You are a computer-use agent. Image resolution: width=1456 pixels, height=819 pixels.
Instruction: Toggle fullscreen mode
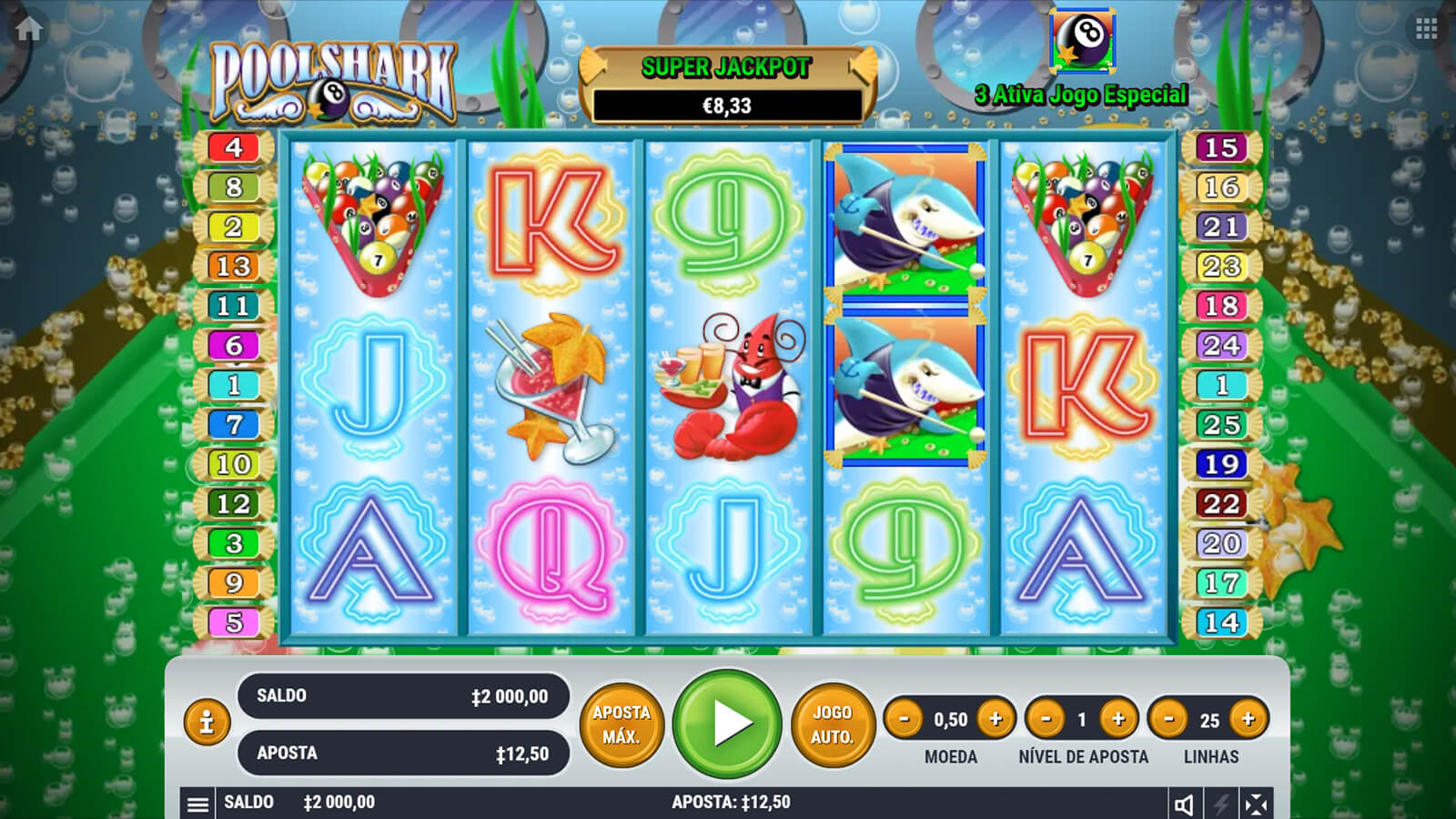[x=1256, y=804]
